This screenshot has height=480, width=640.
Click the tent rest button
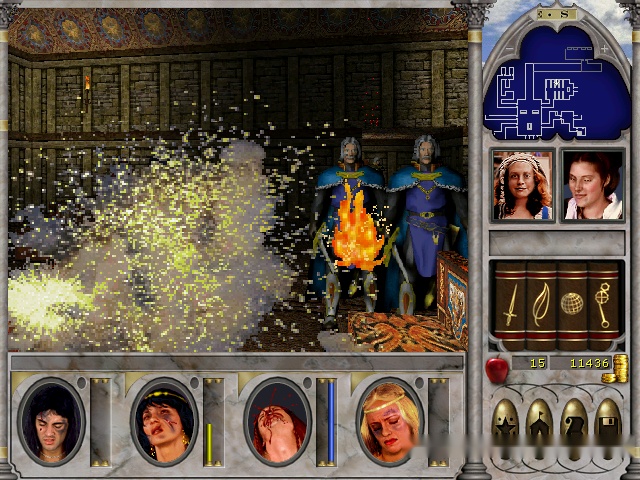point(539,423)
